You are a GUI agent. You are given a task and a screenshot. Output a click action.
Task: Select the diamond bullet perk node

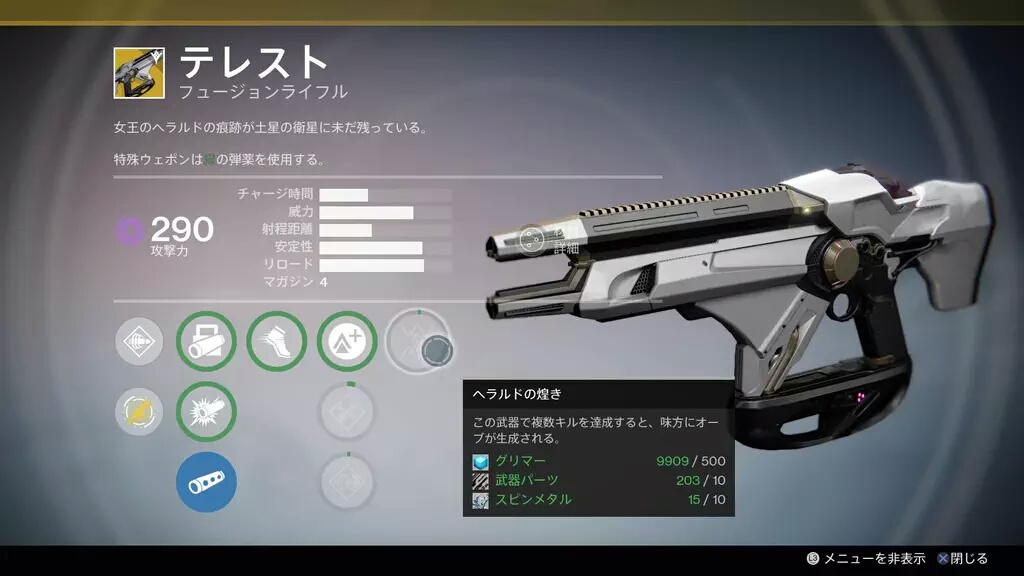click(139, 342)
